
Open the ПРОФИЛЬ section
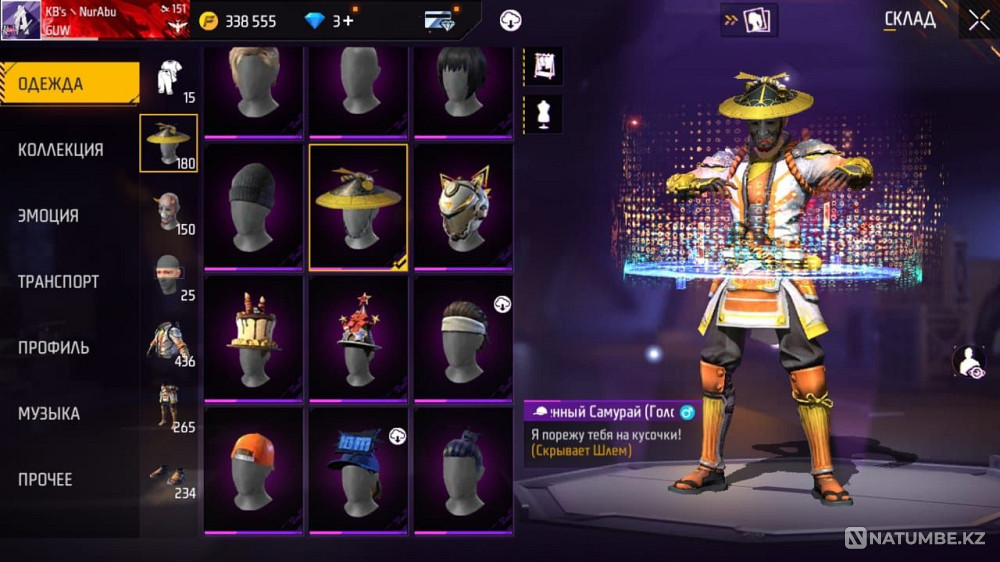[x=54, y=348]
